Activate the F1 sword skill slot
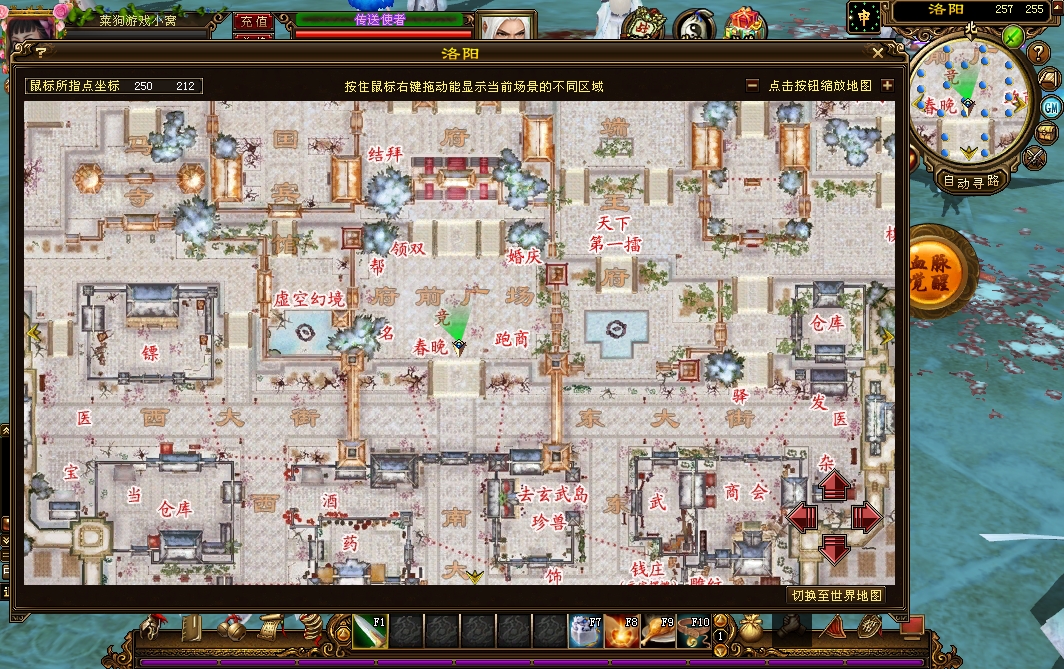 [x=369, y=631]
